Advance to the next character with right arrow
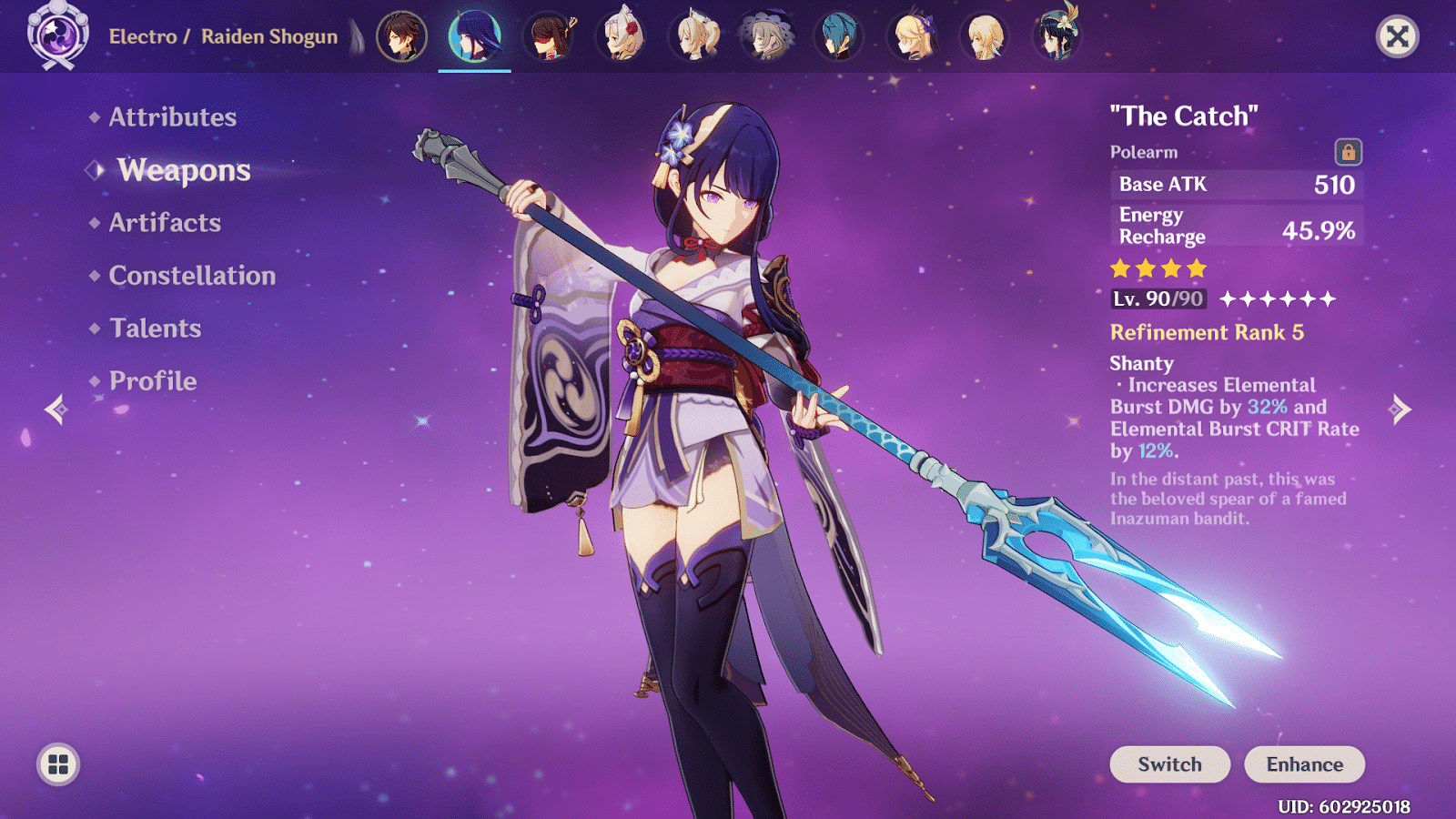 [x=1400, y=409]
